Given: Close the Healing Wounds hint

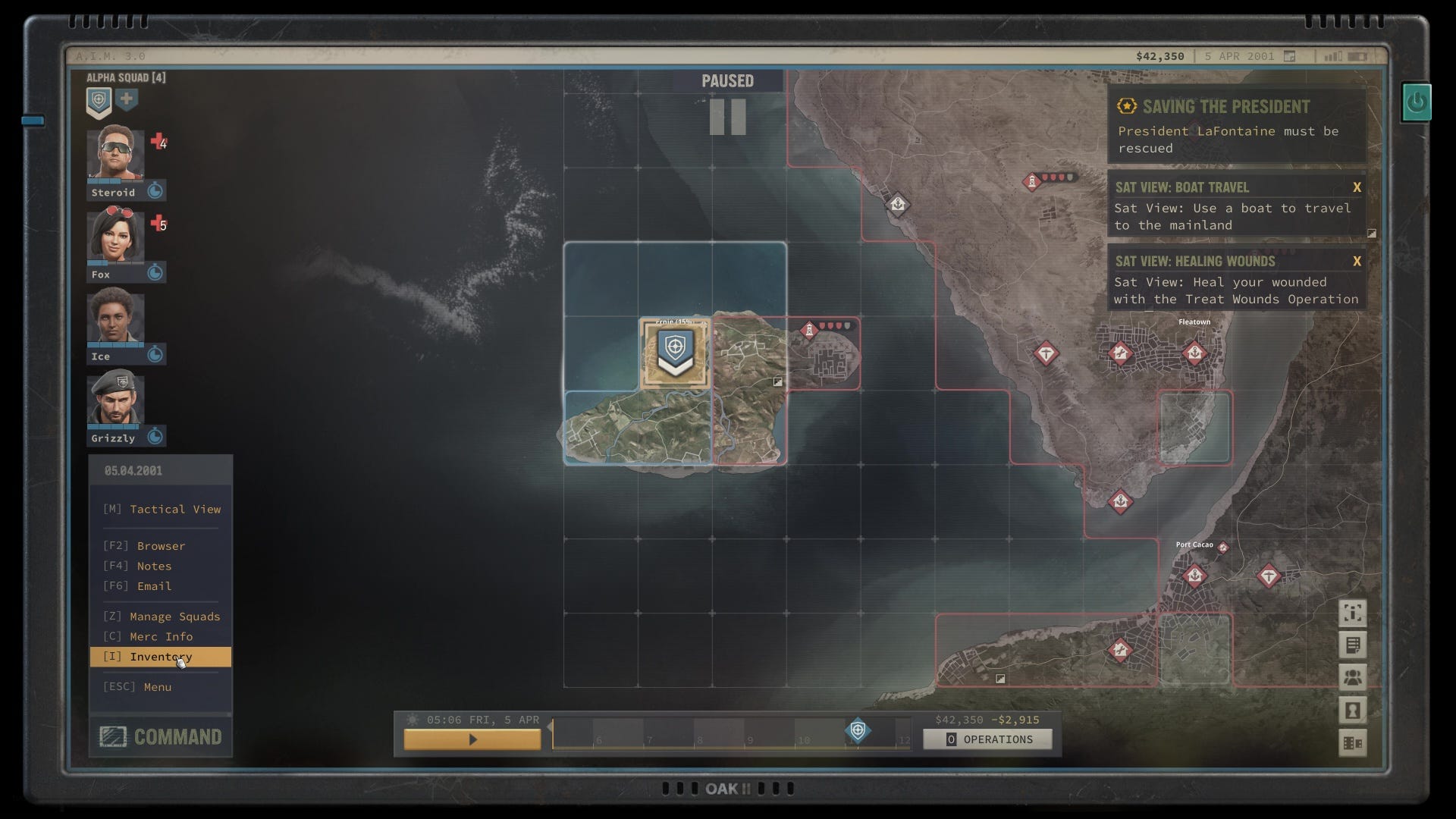Looking at the screenshot, I should point(1357,262).
